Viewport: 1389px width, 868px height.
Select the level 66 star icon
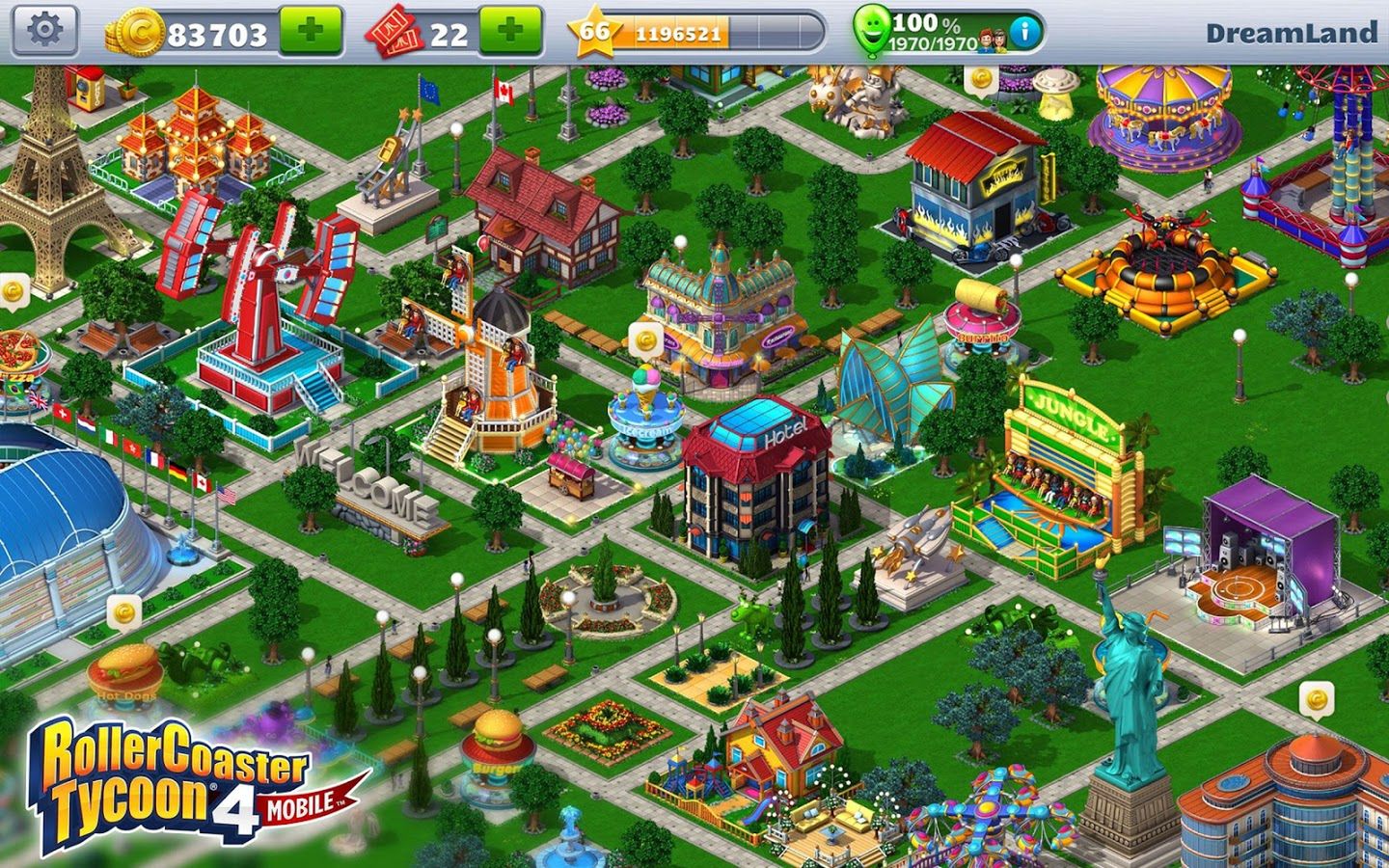(x=597, y=31)
